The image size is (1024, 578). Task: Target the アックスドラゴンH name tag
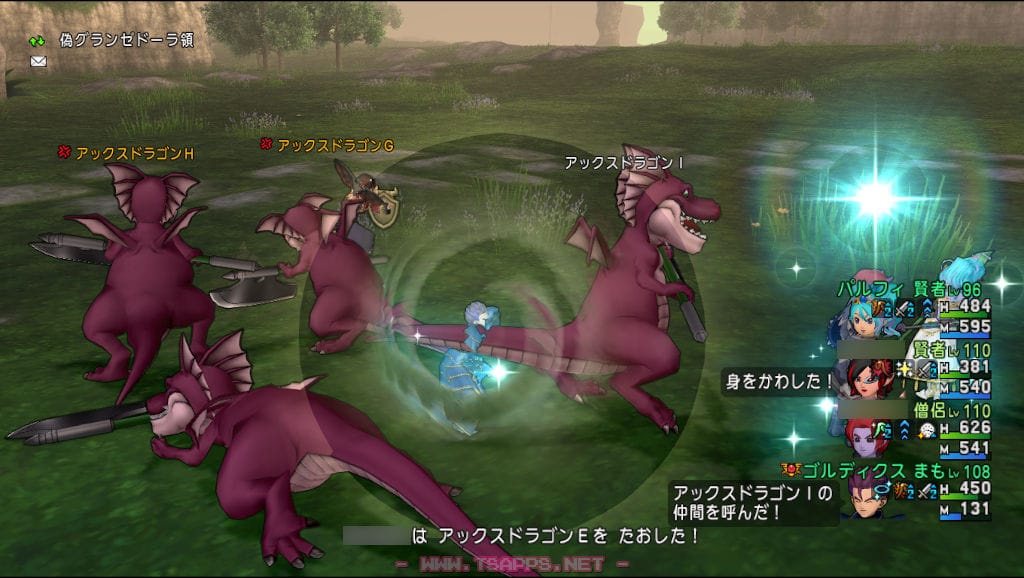(134, 153)
